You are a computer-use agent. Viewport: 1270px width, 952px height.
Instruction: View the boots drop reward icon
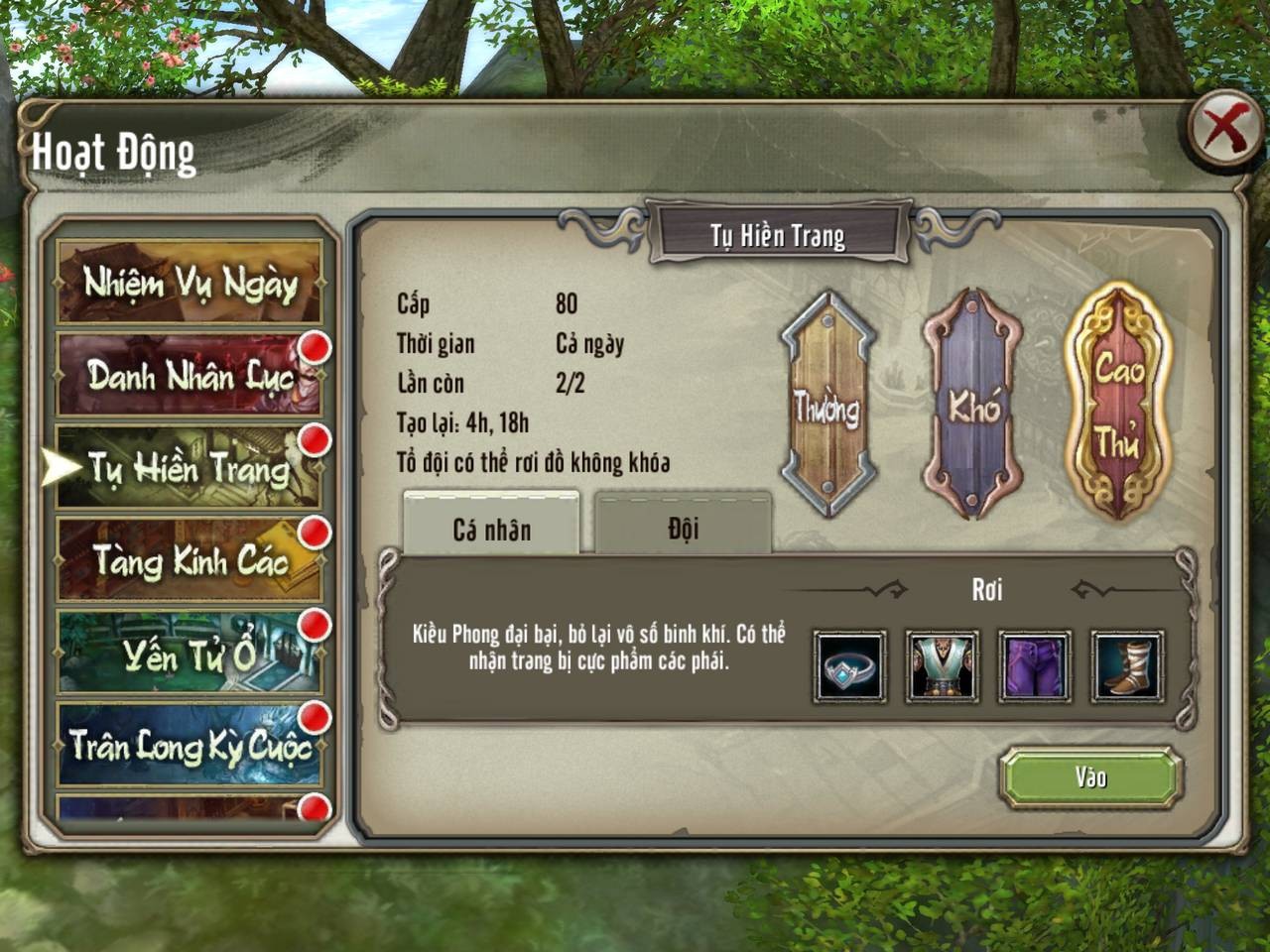tap(1127, 666)
